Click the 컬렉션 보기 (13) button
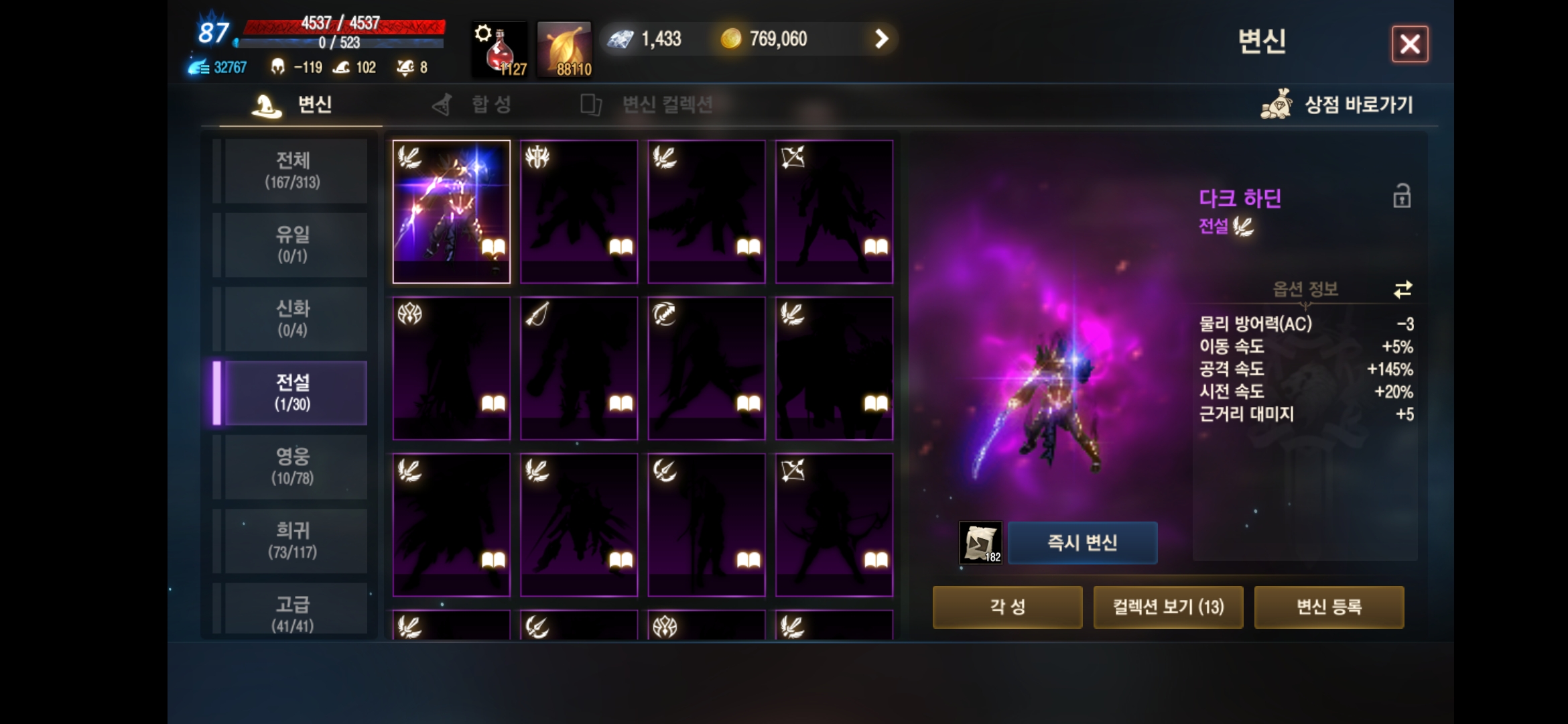The image size is (1568, 724). pyautogui.click(x=1168, y=607)
